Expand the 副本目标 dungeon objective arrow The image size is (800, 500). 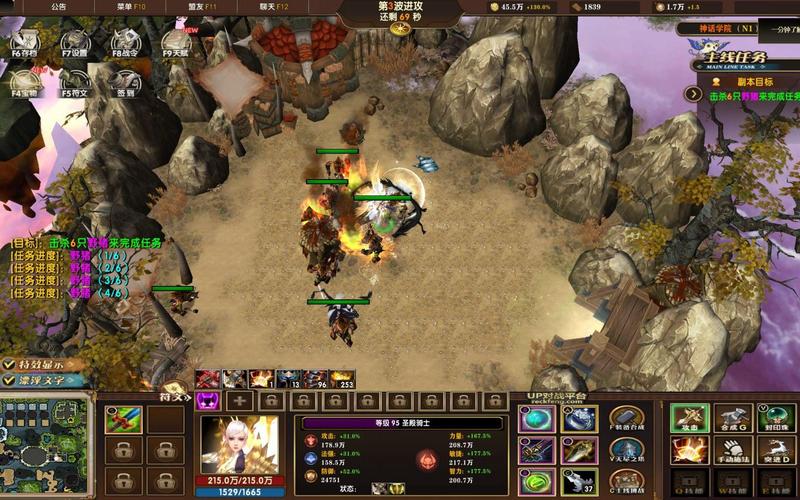tap(691, 93)
